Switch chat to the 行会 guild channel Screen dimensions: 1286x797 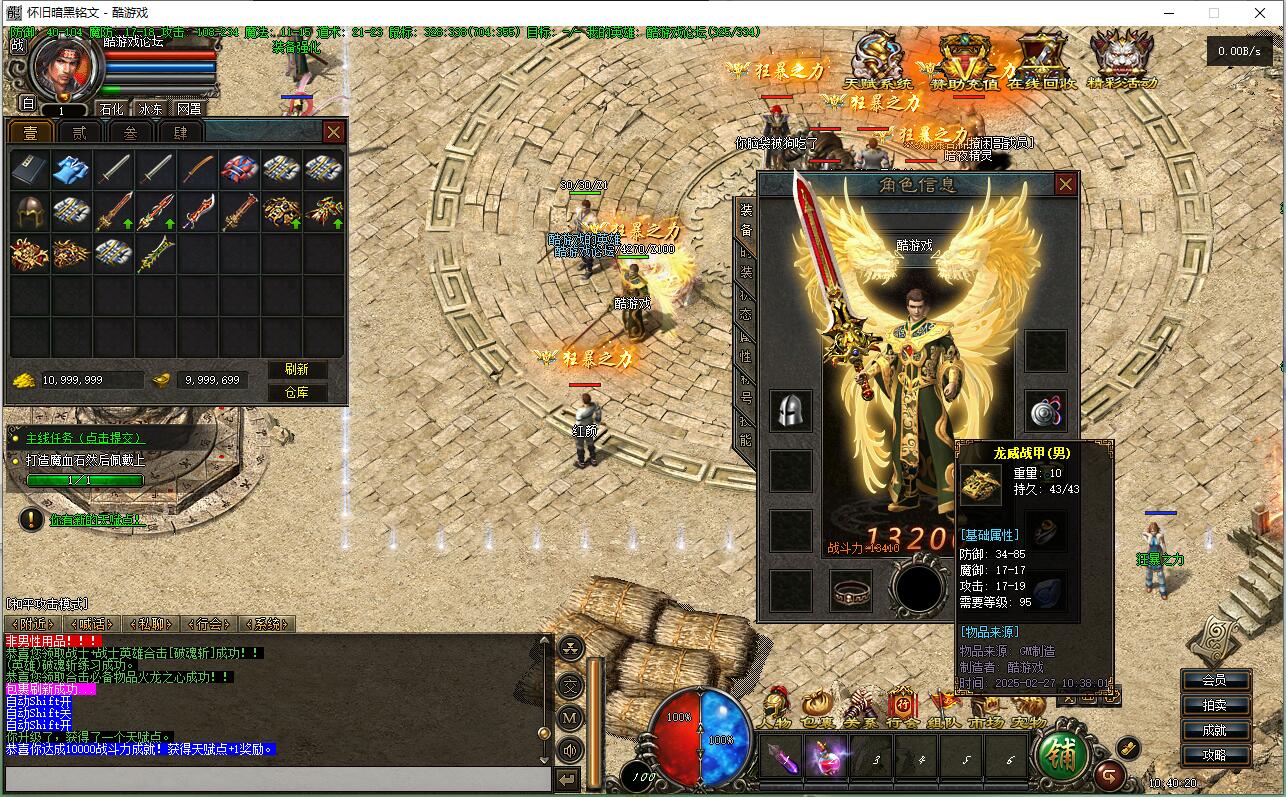click(x=209, y=624)
